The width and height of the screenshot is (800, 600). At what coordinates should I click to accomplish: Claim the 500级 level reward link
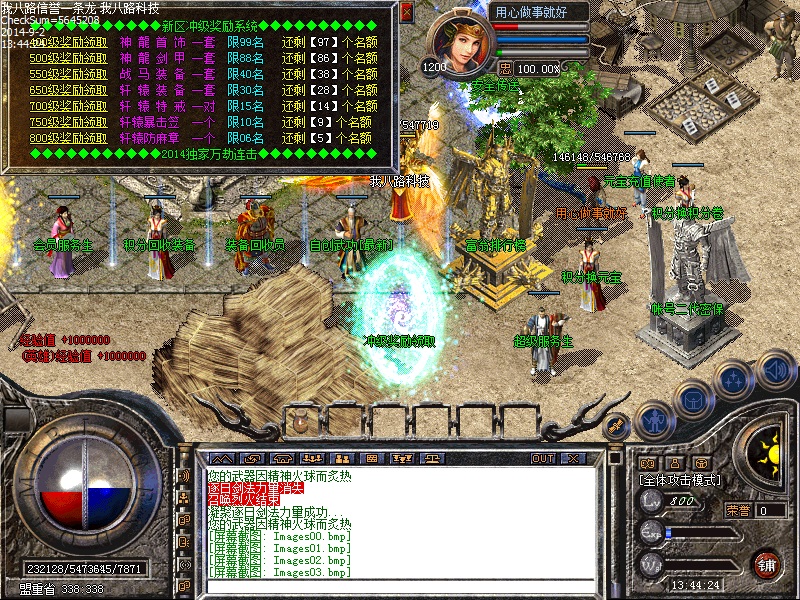tap(69, 59)
